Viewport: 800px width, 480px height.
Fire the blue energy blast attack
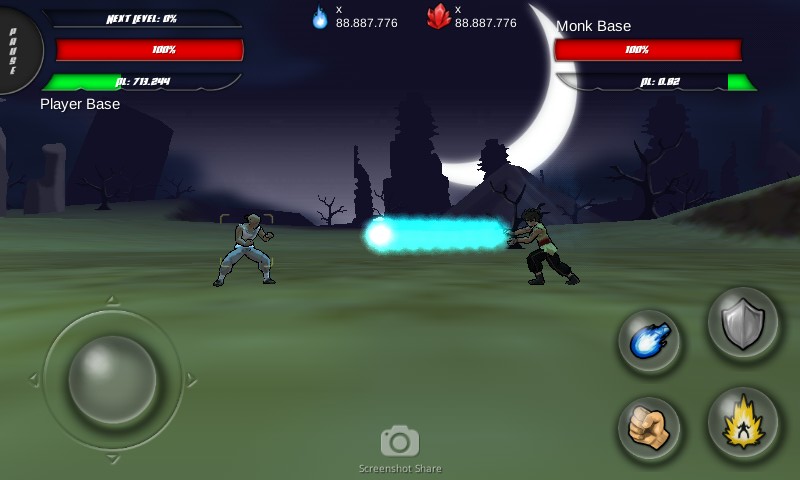click(649, 341)
